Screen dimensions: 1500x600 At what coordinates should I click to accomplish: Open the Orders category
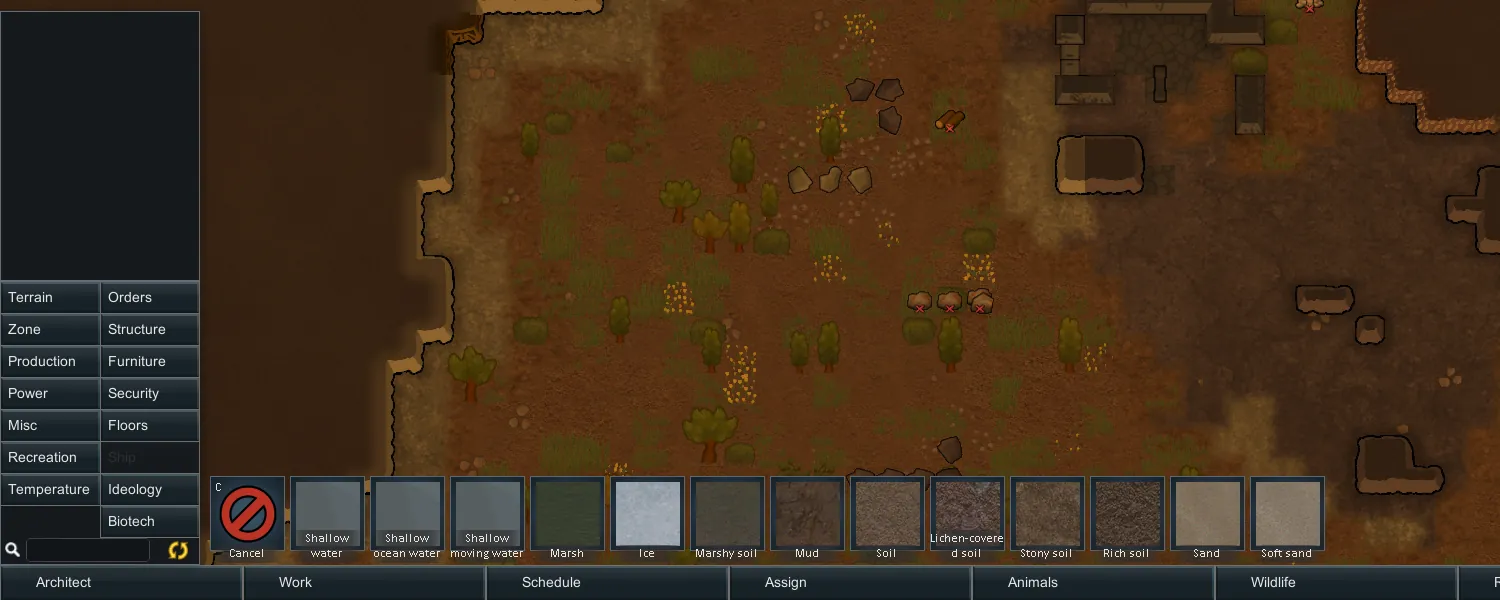149,298
